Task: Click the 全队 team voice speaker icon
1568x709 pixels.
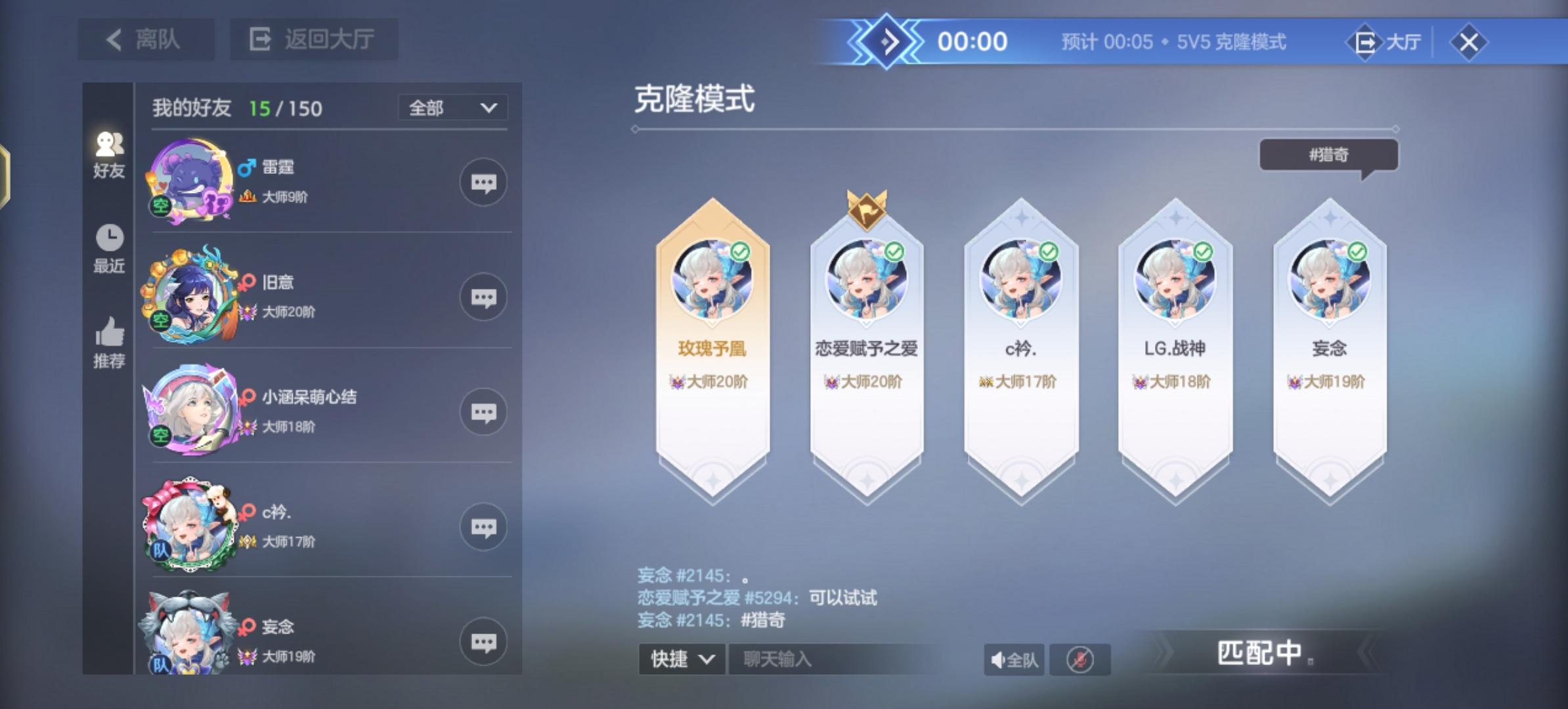Action: point(1014,660)
